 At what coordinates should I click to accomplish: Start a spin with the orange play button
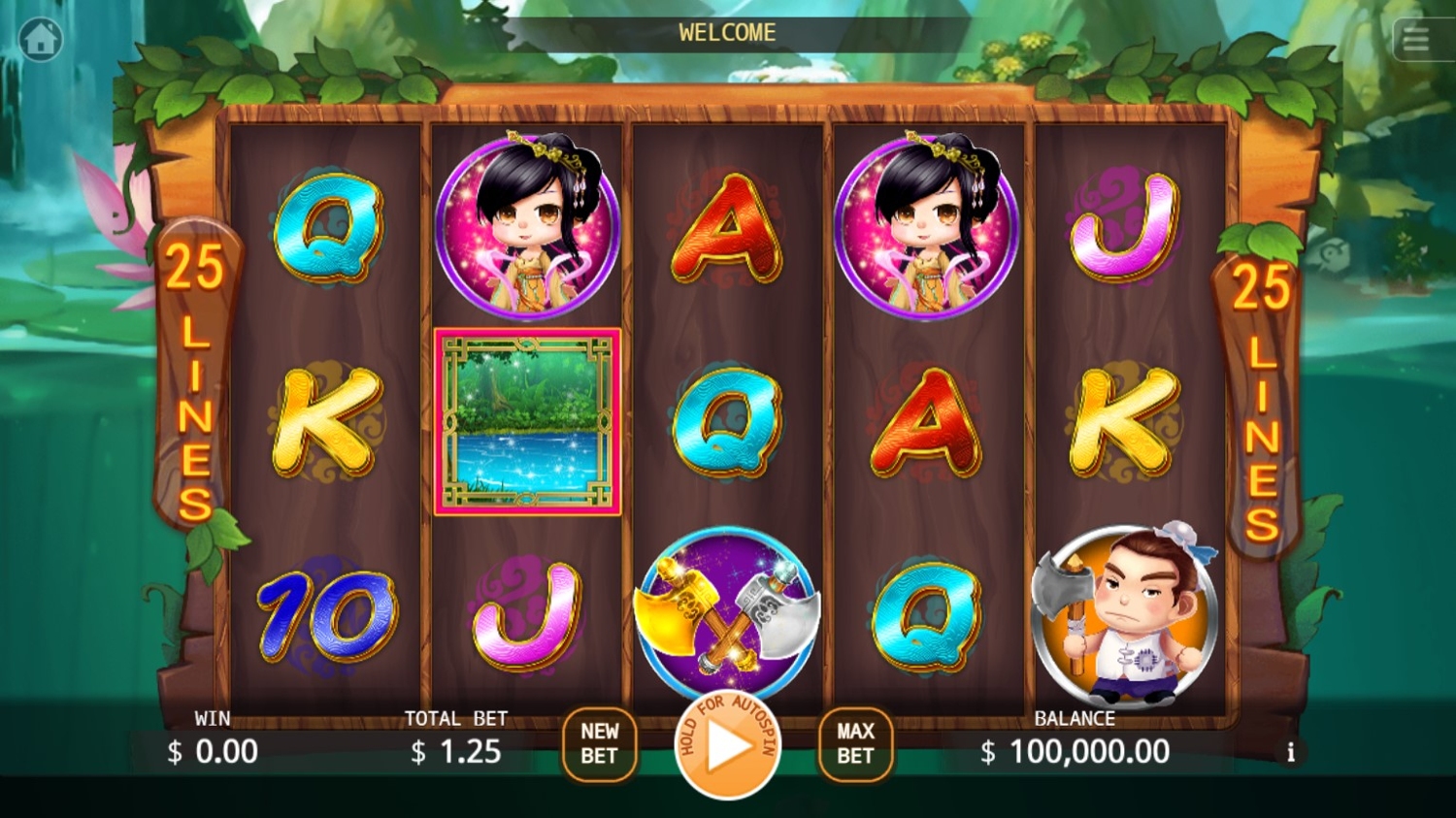pos(727,745)
